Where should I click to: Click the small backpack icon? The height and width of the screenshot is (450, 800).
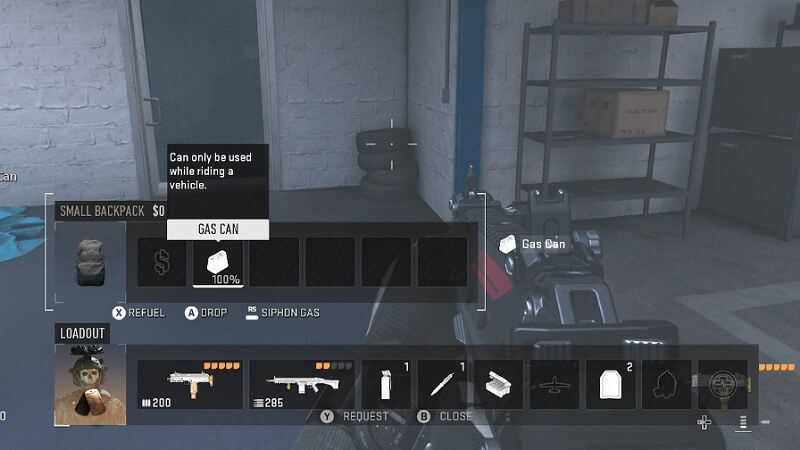[90, 262]
